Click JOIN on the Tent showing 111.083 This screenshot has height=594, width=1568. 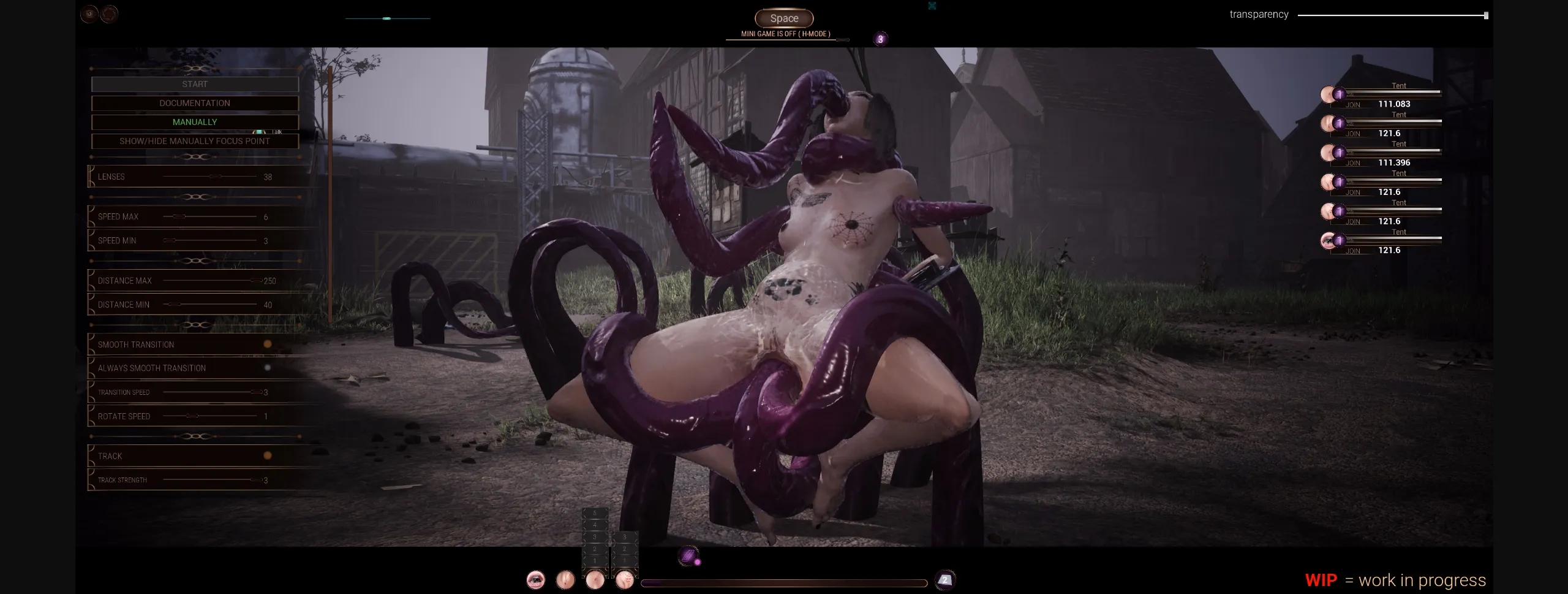point(1352,104)
